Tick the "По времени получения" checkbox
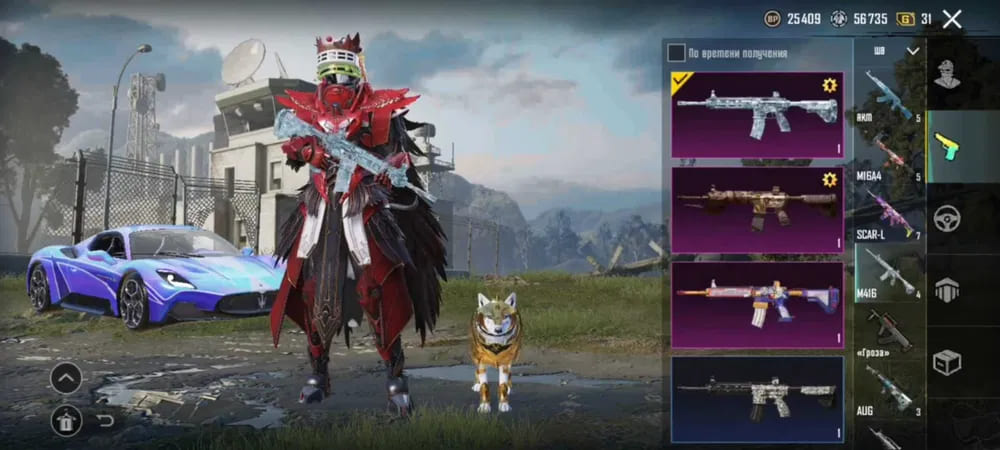The width and height of the screenshot is (1000, 450). 677,53
